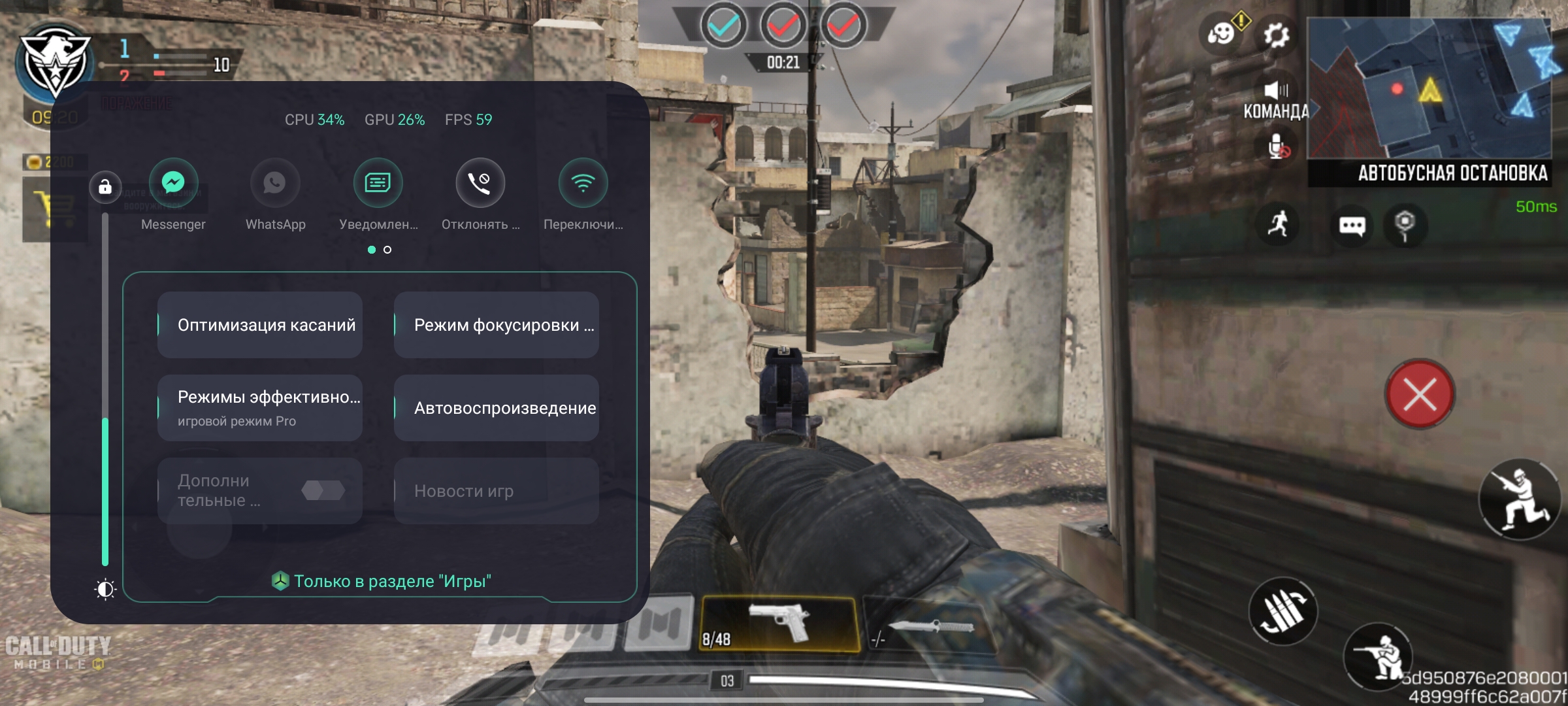Reload weapon with the bullets icon
1568x706 pixels.
click(x=1283, y=611)
